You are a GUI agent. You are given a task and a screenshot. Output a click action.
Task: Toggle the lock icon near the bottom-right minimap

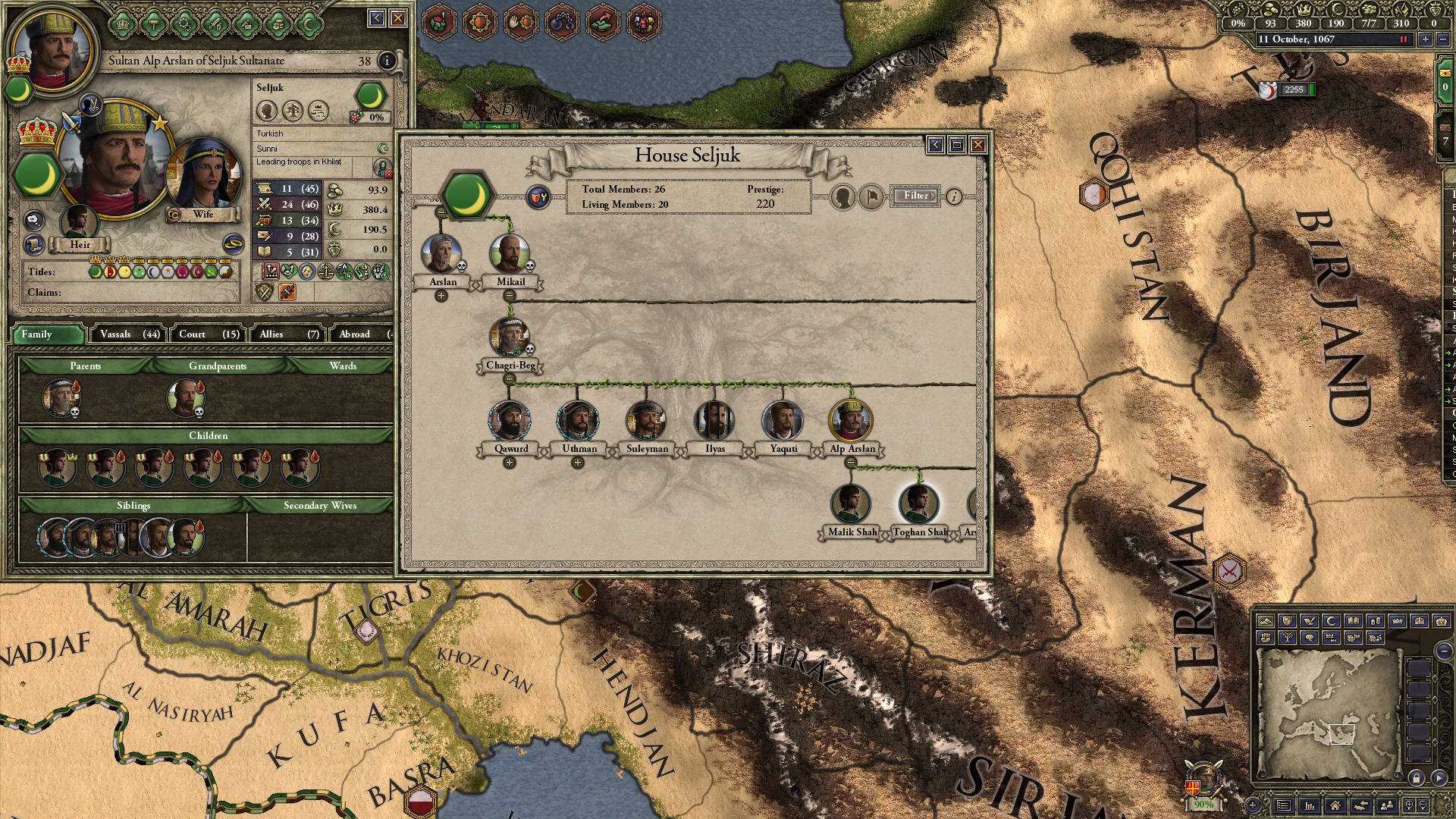[x=1416, y=777]
